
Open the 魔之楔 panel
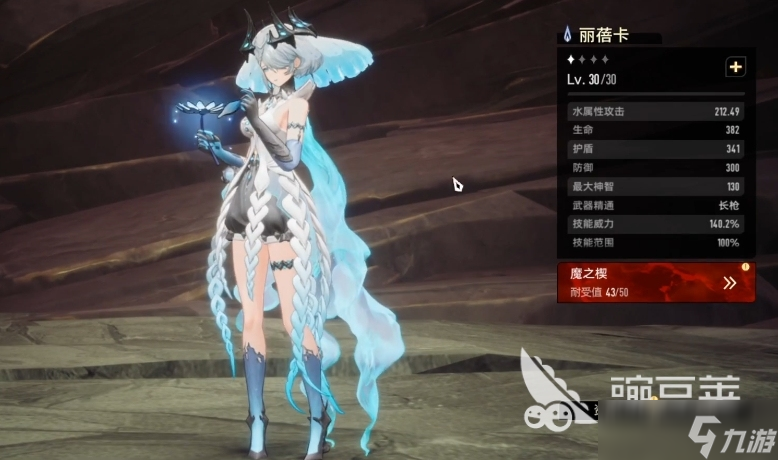coord(655,282)
